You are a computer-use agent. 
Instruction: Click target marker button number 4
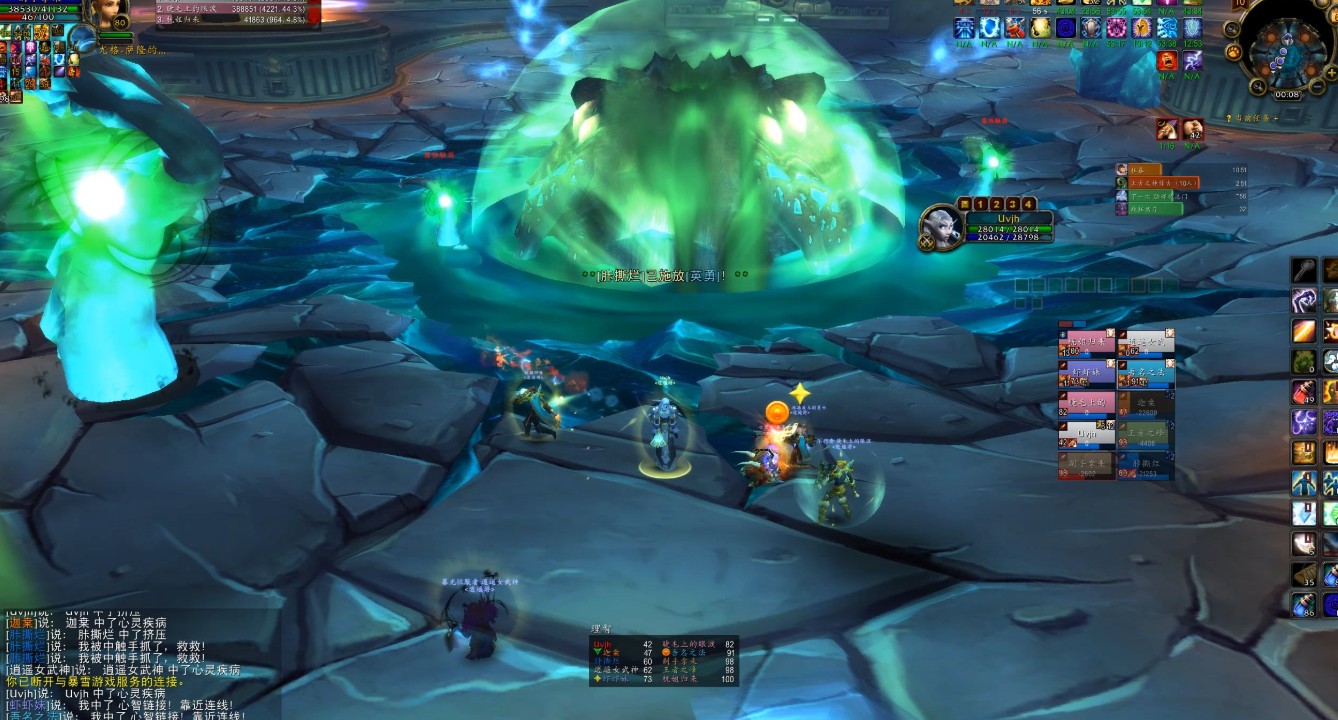1028,204
